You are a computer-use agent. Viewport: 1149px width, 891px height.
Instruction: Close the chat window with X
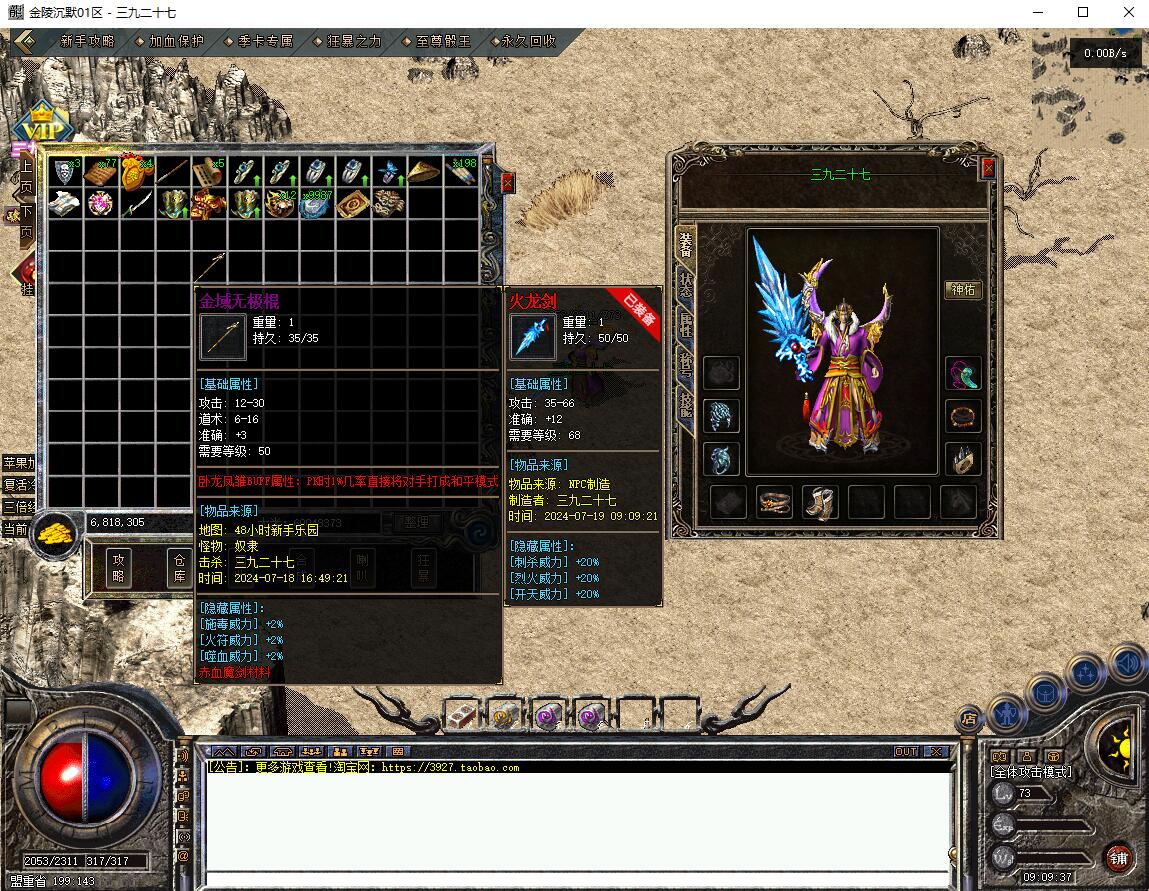(935, 751)
